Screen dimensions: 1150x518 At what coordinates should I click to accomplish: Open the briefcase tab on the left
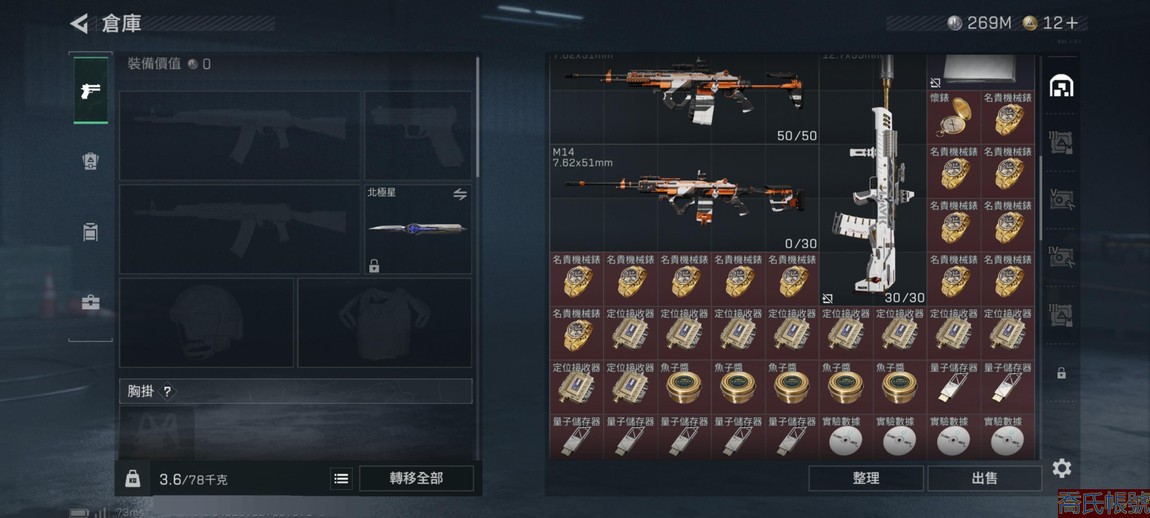(90, 302)
